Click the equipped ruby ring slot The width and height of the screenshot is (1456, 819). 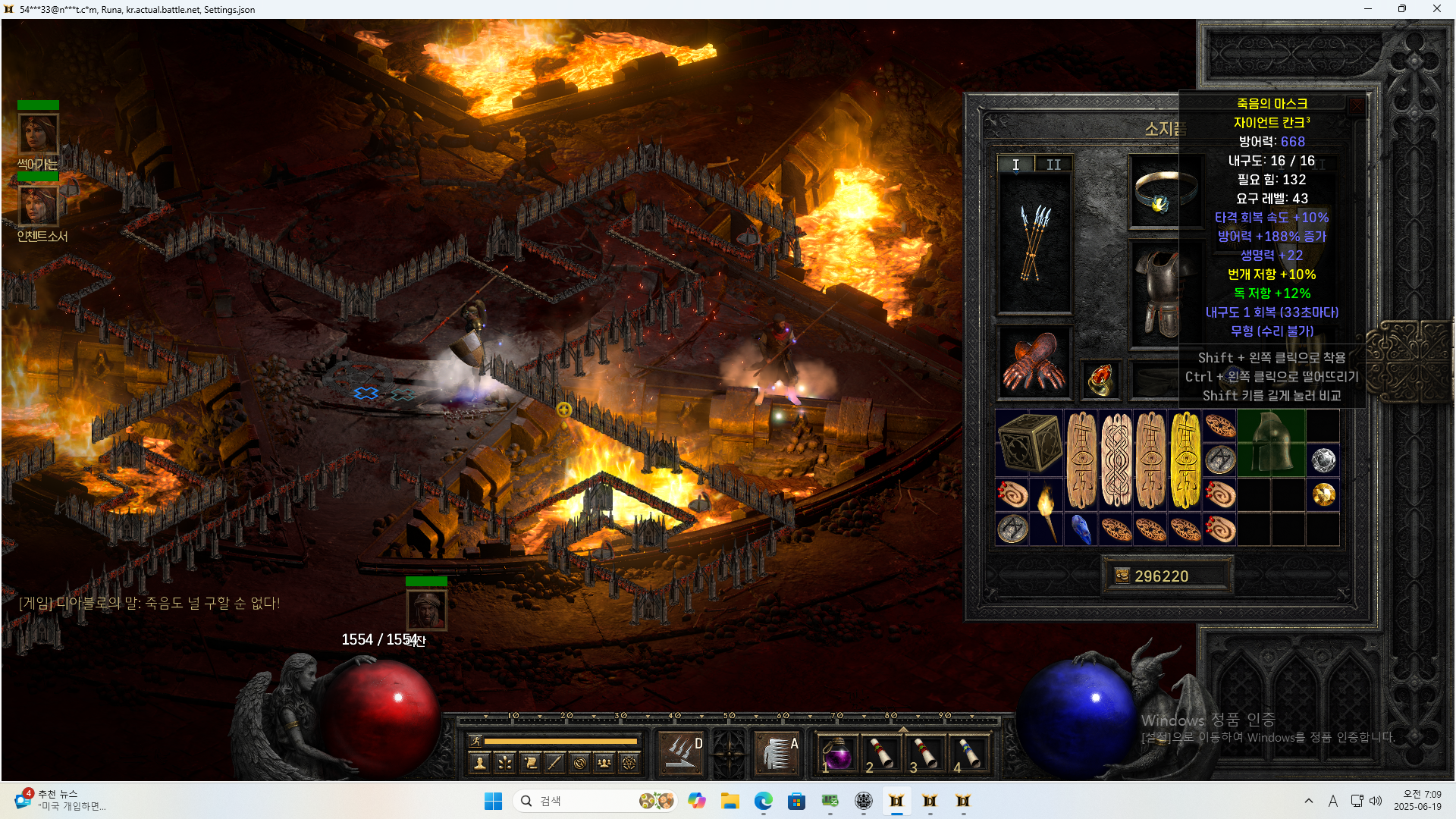pos(1100,379)
